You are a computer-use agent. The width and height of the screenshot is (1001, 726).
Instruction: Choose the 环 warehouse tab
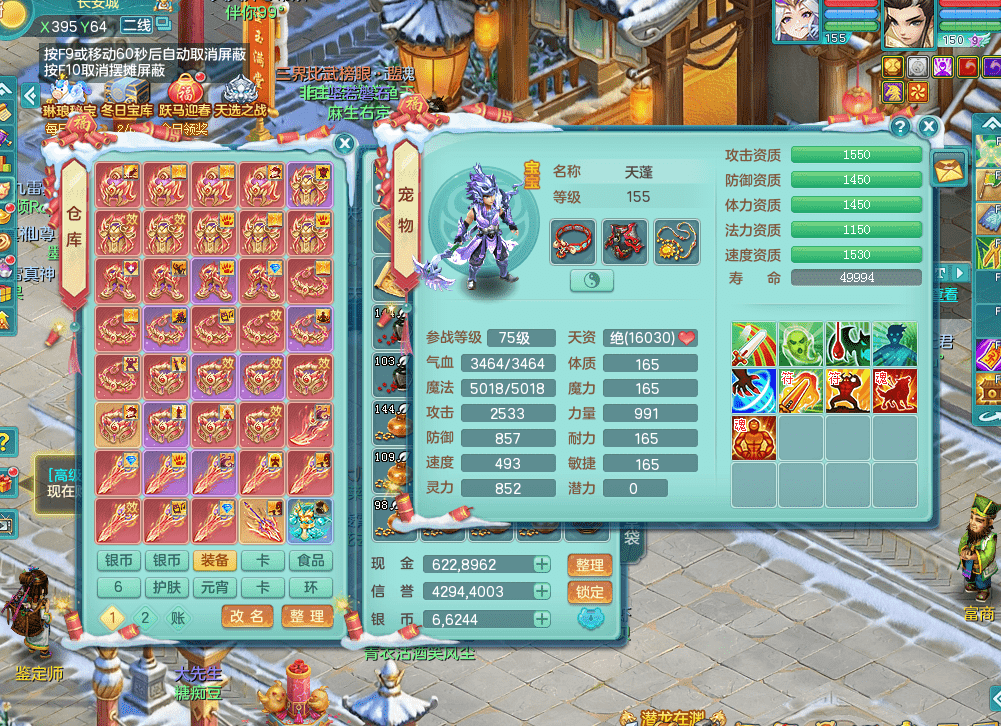coord(311,587)
